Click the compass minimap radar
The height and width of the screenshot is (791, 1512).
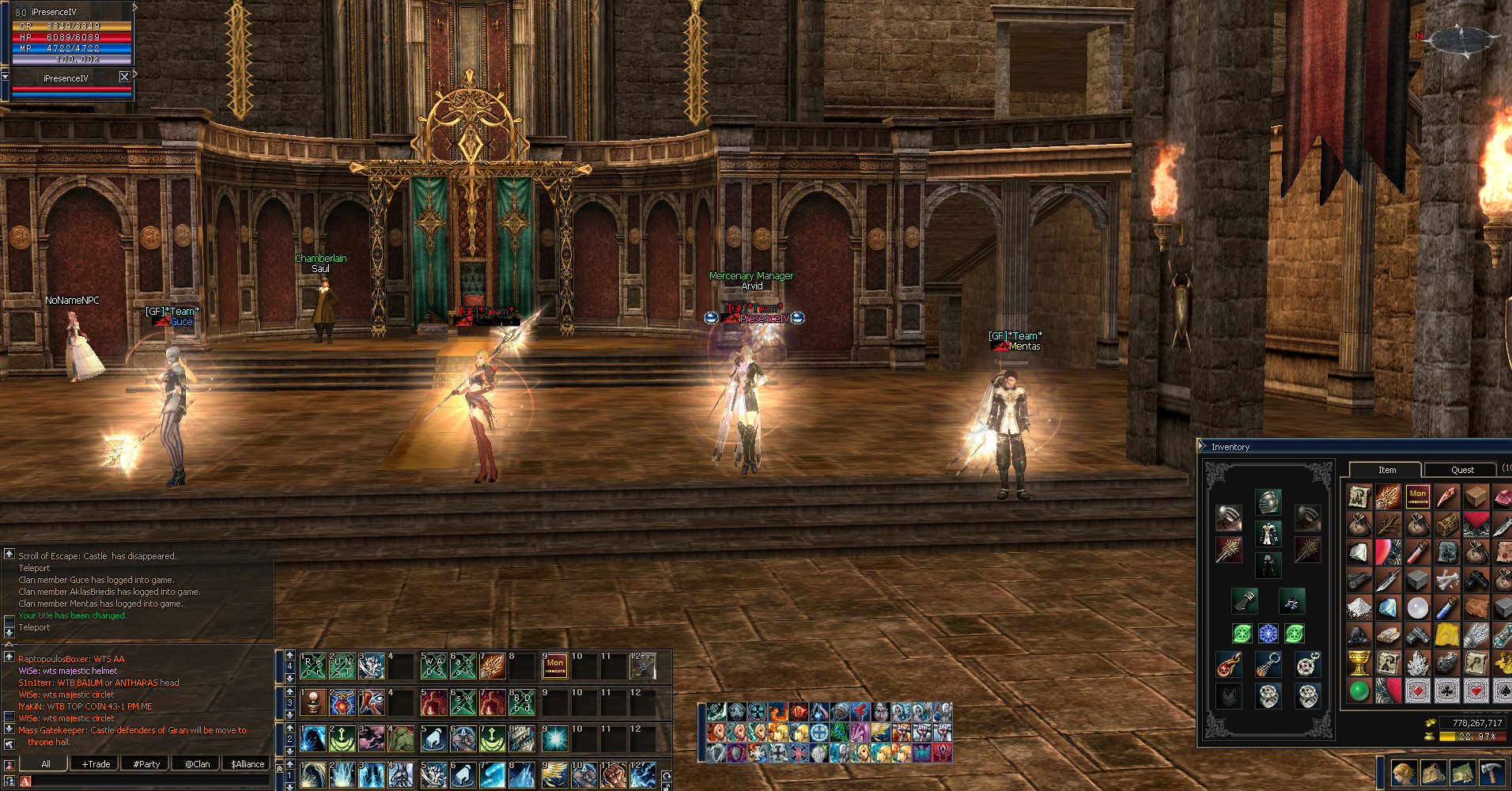click(1461, 39)
